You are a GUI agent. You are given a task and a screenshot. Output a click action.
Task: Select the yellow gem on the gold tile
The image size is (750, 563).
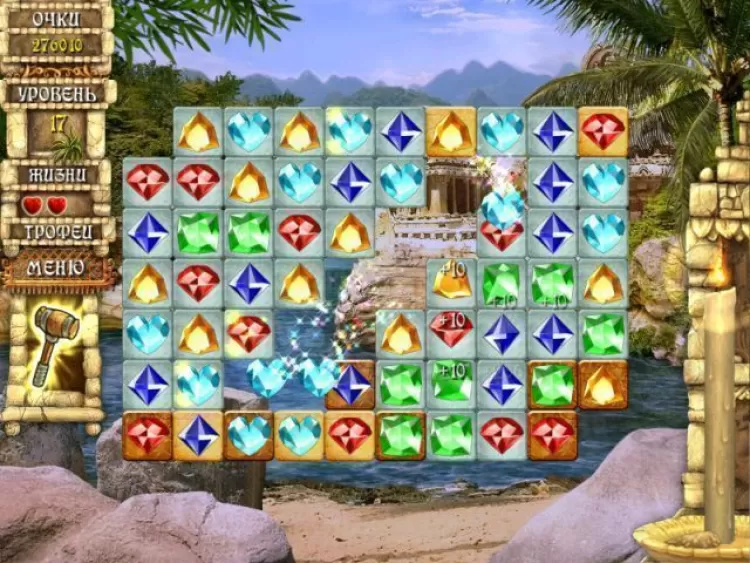[x=452, y=132]
